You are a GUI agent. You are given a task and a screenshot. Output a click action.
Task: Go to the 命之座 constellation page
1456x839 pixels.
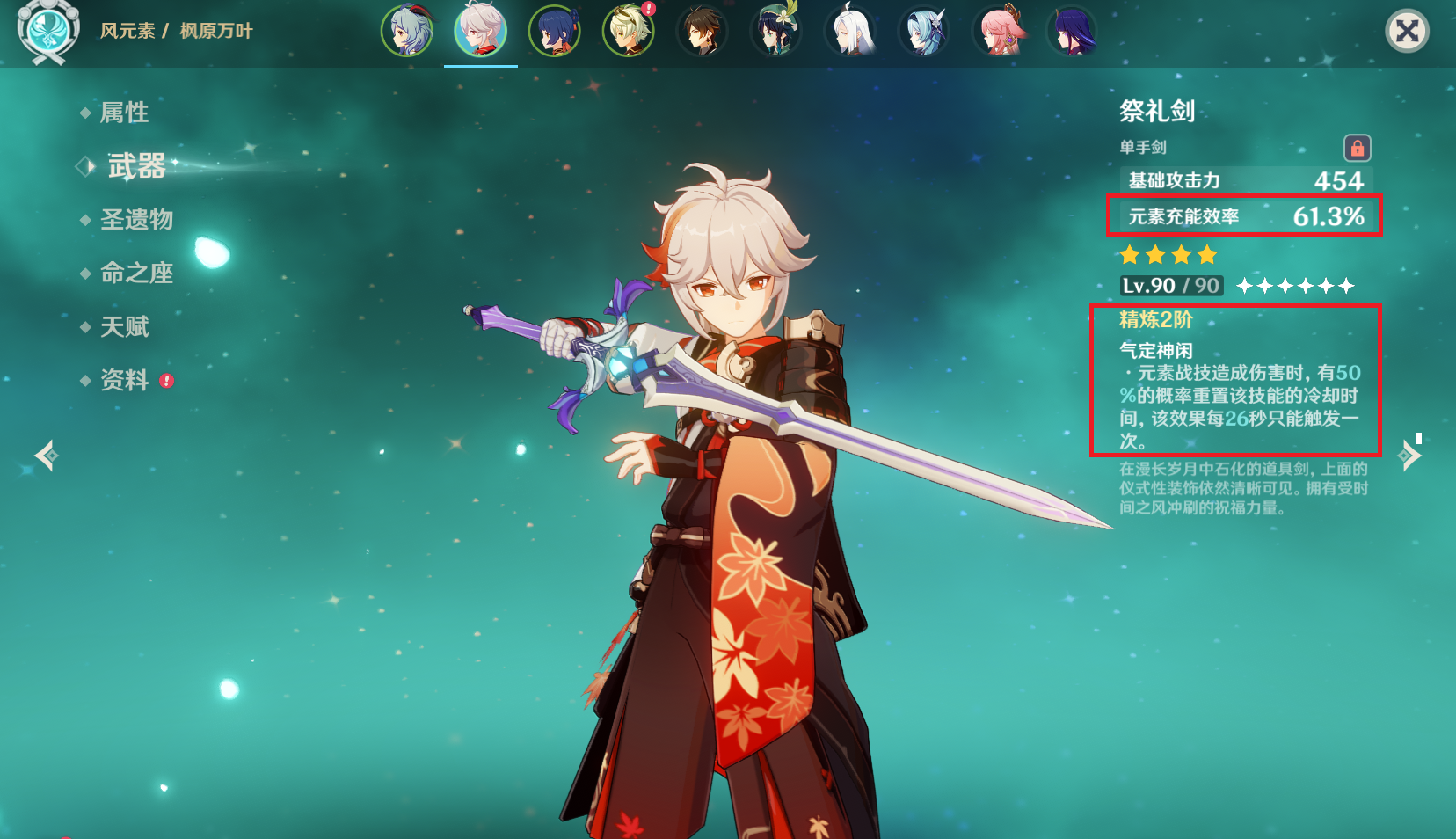pyautogui.click(x=136, y=274)
